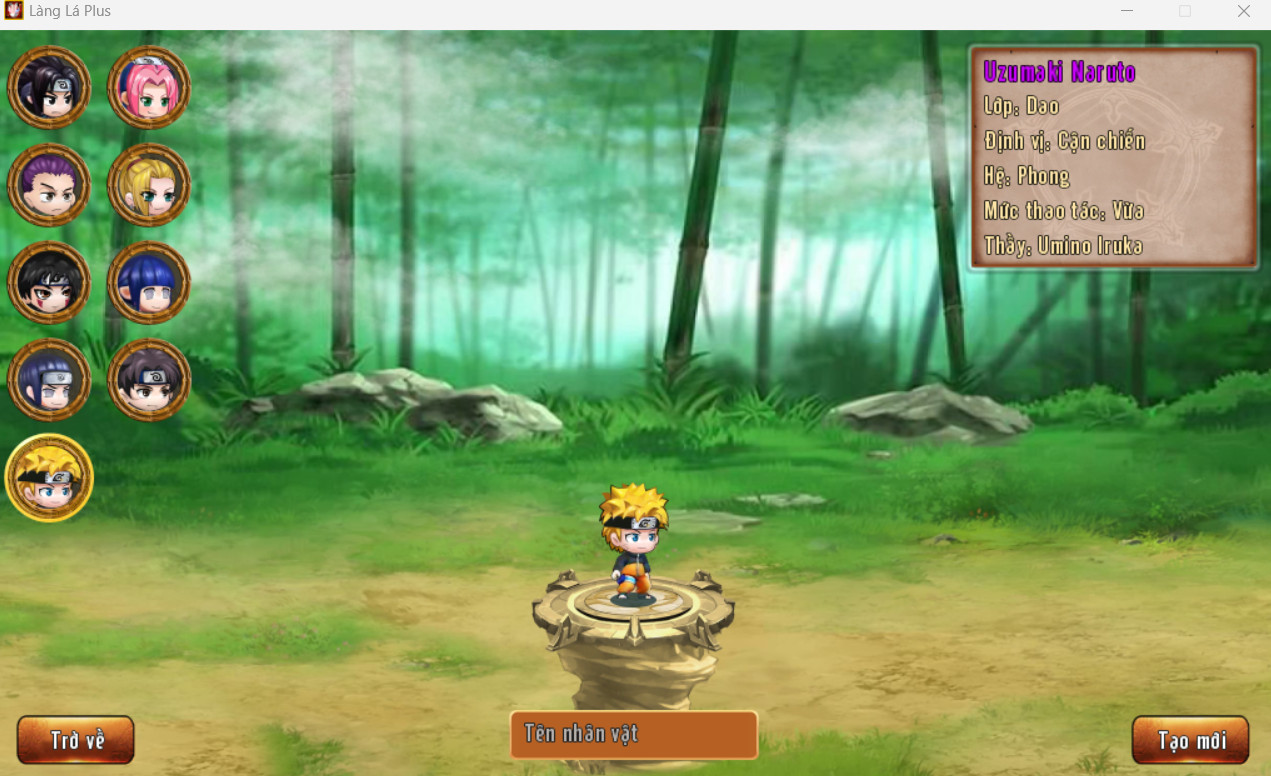Create the character with Tạo mới
The height and width of the screenshot is (776, 1271).
(x=1190, y=740)
